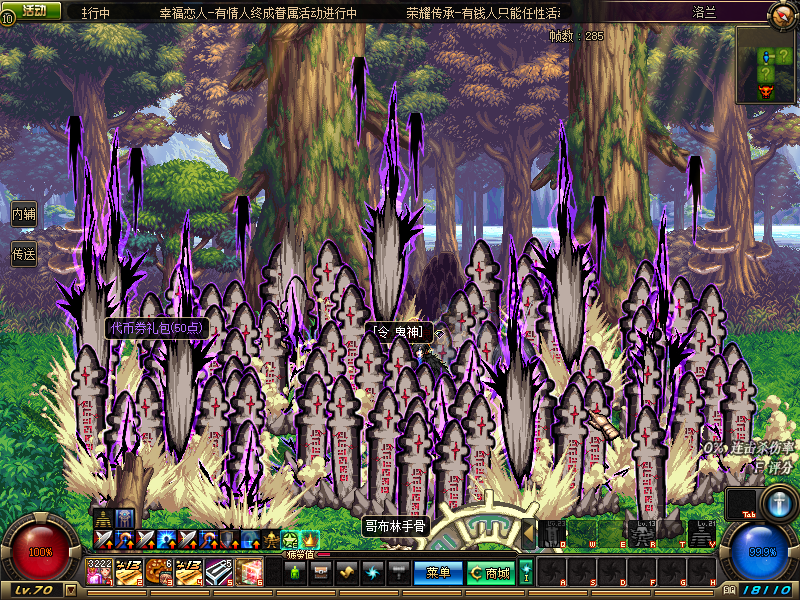Click the yellow arrow beside the skill bar
Screen dimensions: 800x600
[529, 535]
